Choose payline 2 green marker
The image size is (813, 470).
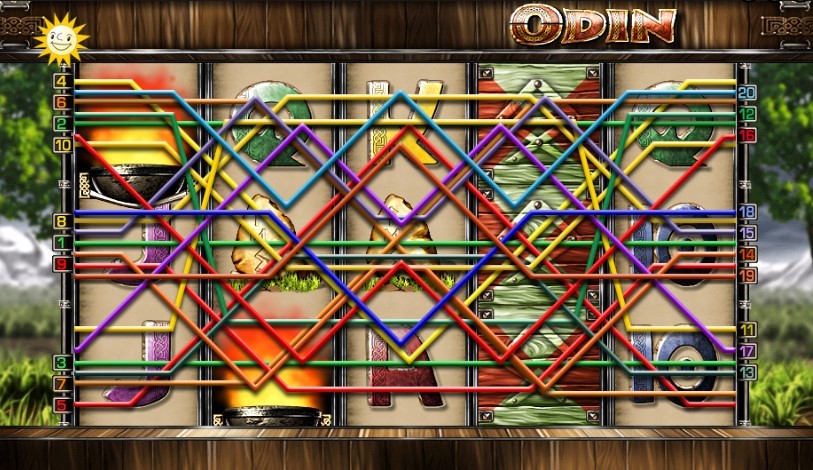coord(62,124)
